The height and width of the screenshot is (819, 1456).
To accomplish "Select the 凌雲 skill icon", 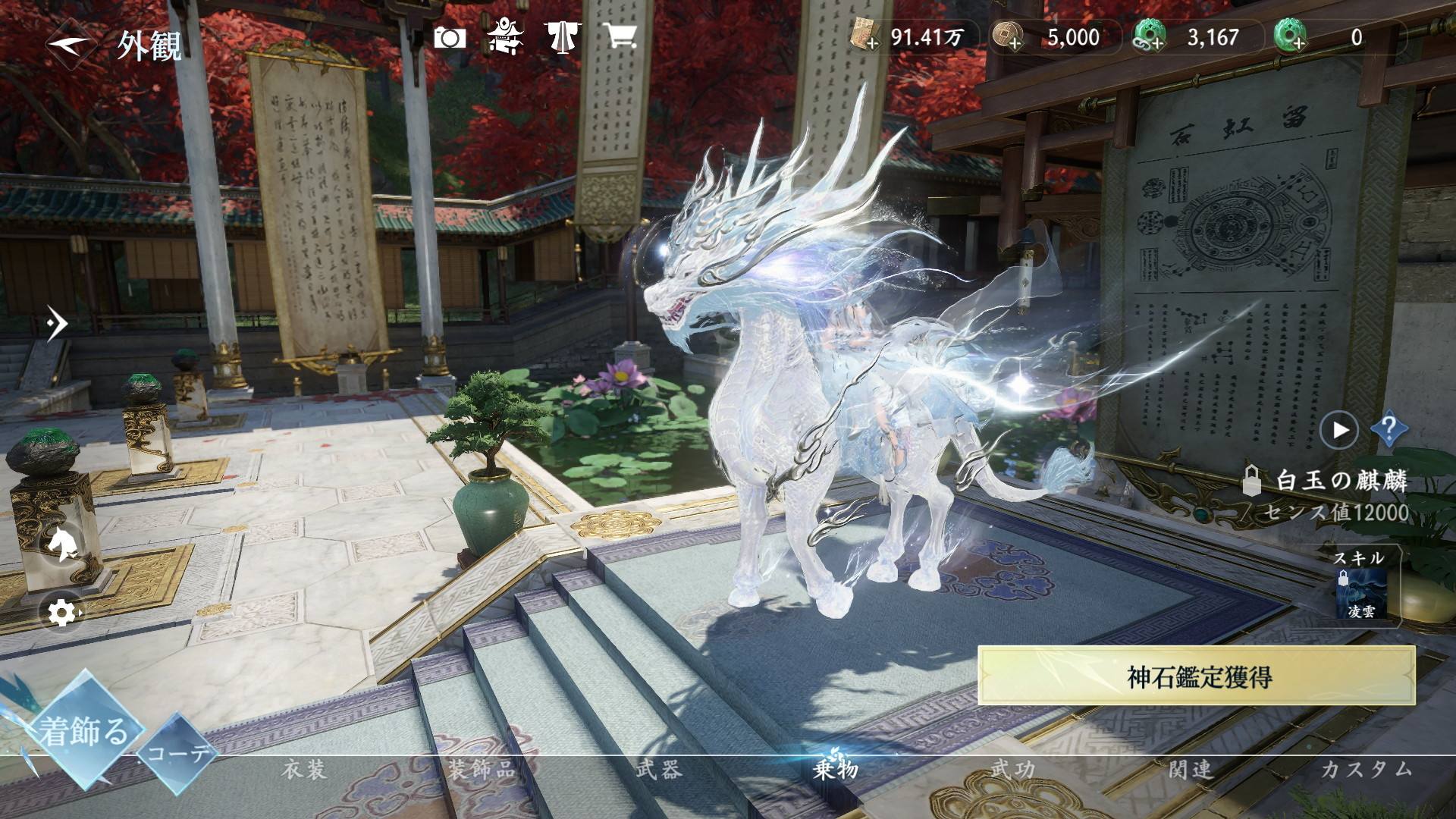I will [x=1361, y=593].
